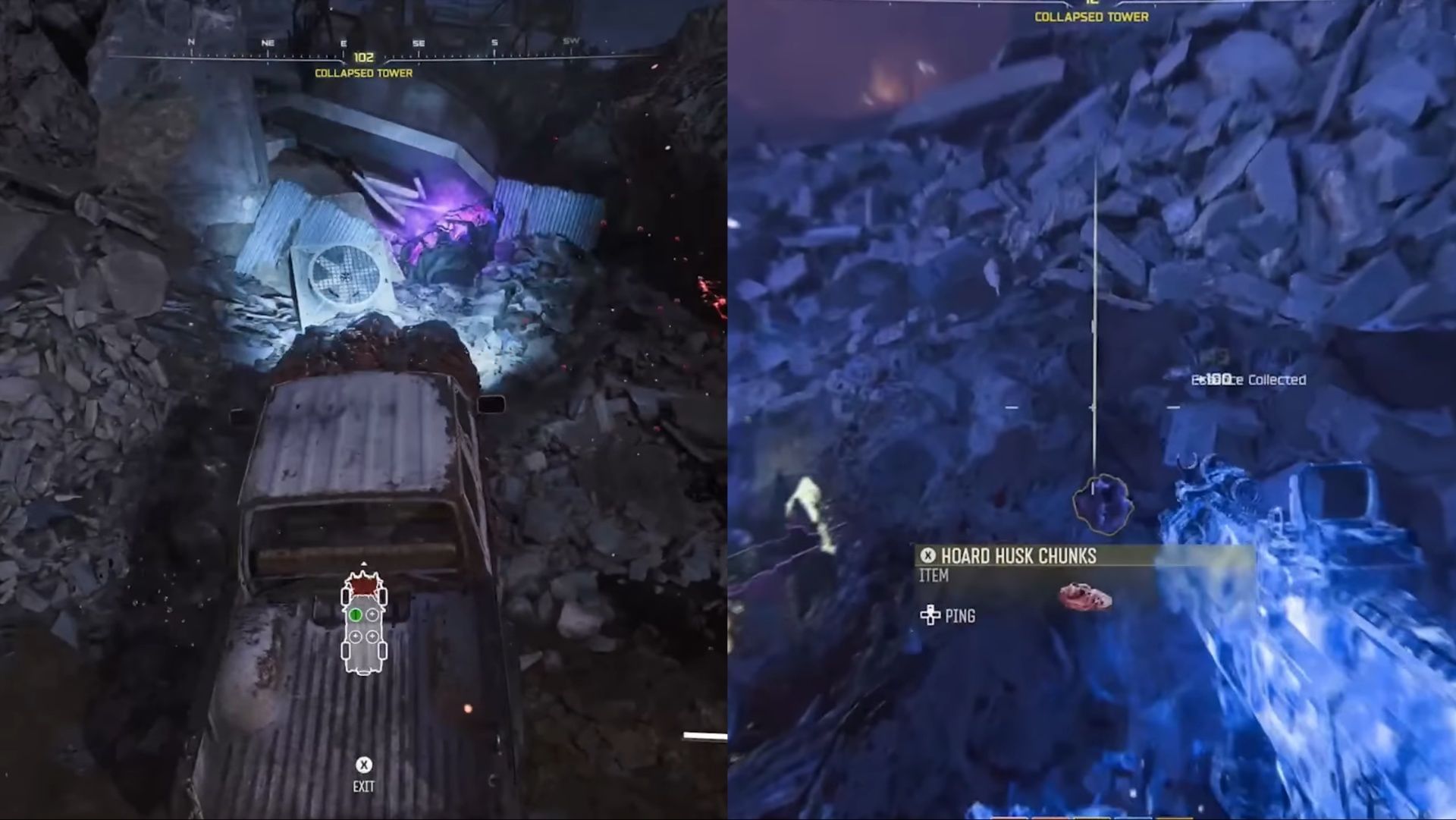Toggle the white direction arrow above the vehicle diagram
The height and width of the screenshot is (820, 1456).
coord(364,563)
